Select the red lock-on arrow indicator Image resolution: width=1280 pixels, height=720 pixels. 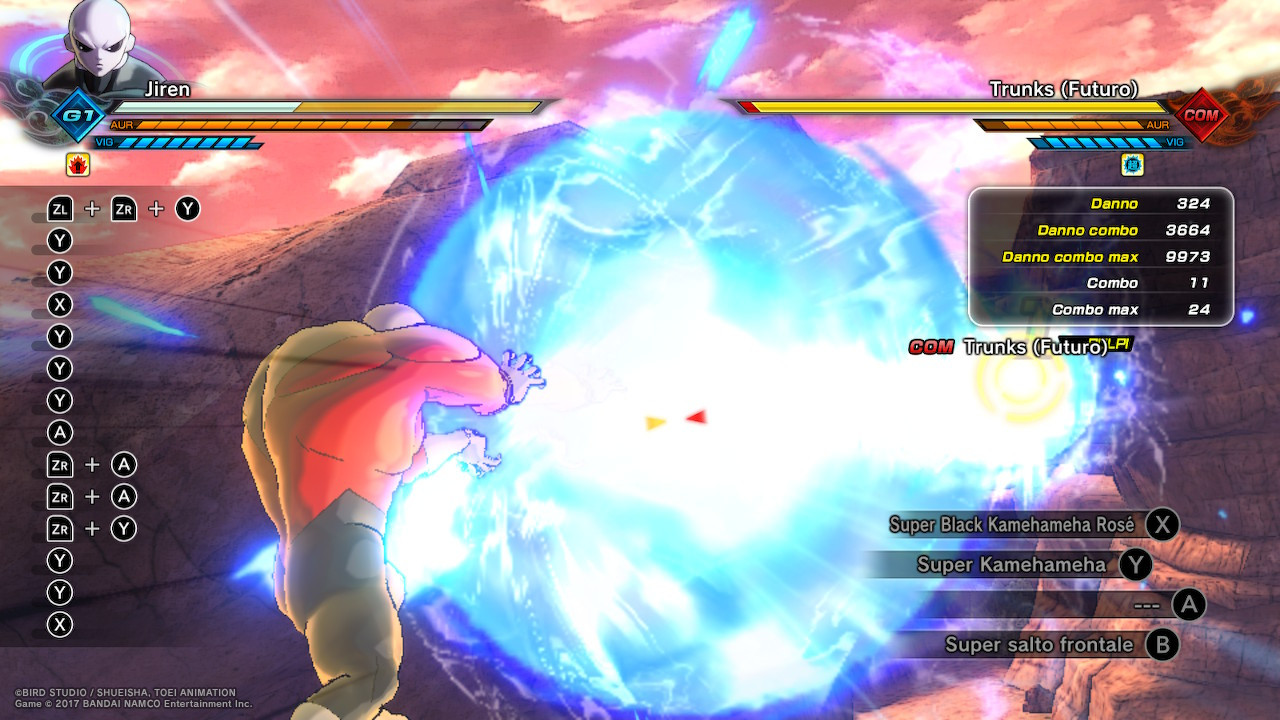coord(695,417)
